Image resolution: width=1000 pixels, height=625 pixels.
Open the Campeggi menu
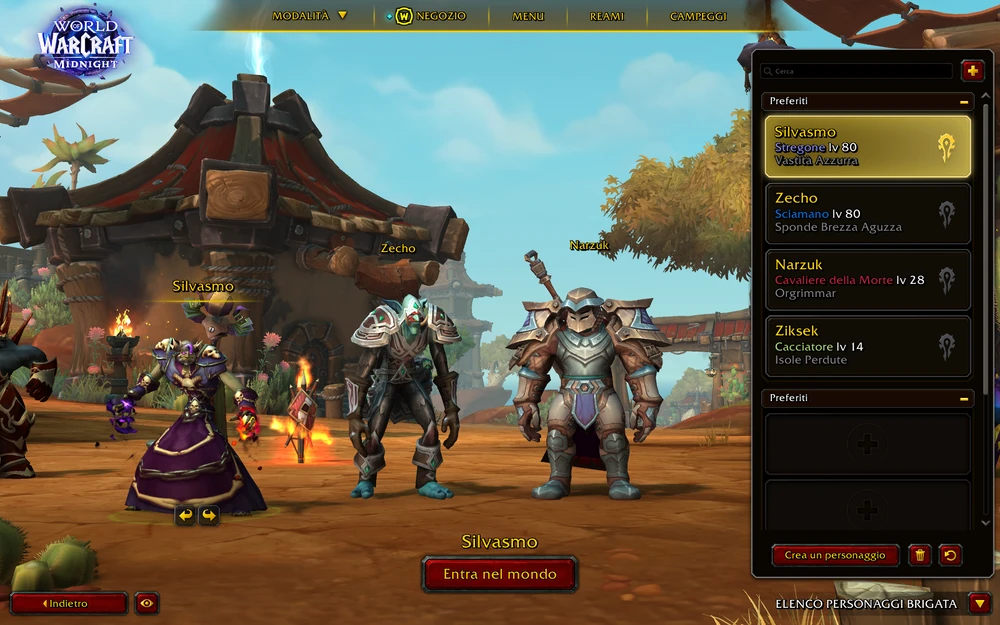tap(698, 16)
